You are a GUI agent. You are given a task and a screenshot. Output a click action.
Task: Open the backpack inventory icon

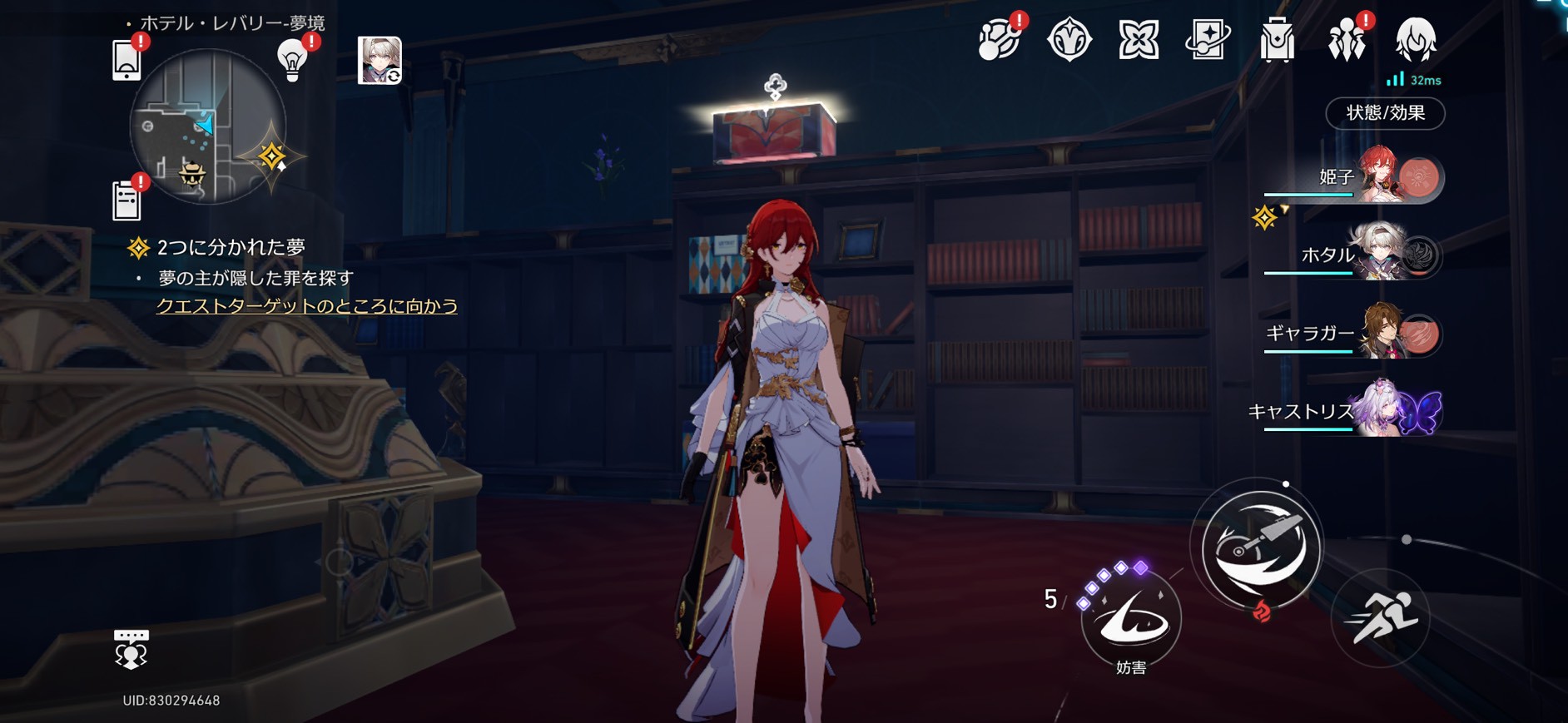[1277, 40]
